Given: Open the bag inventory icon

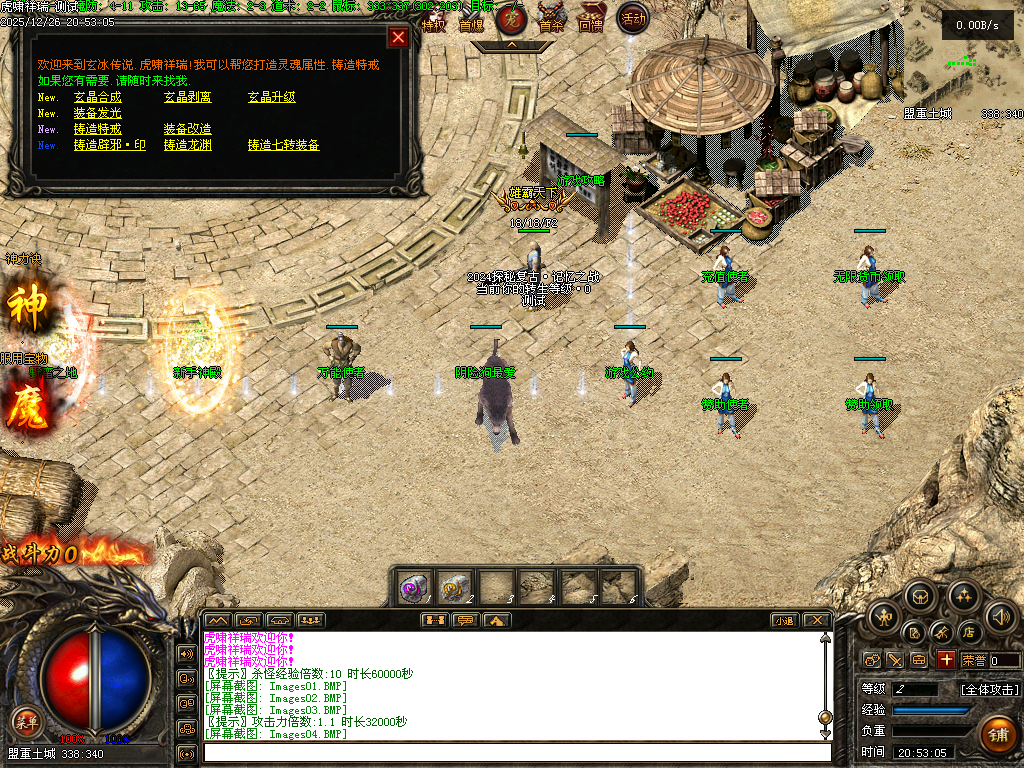Looking at the screenshot, I should [x=921, y=598].
